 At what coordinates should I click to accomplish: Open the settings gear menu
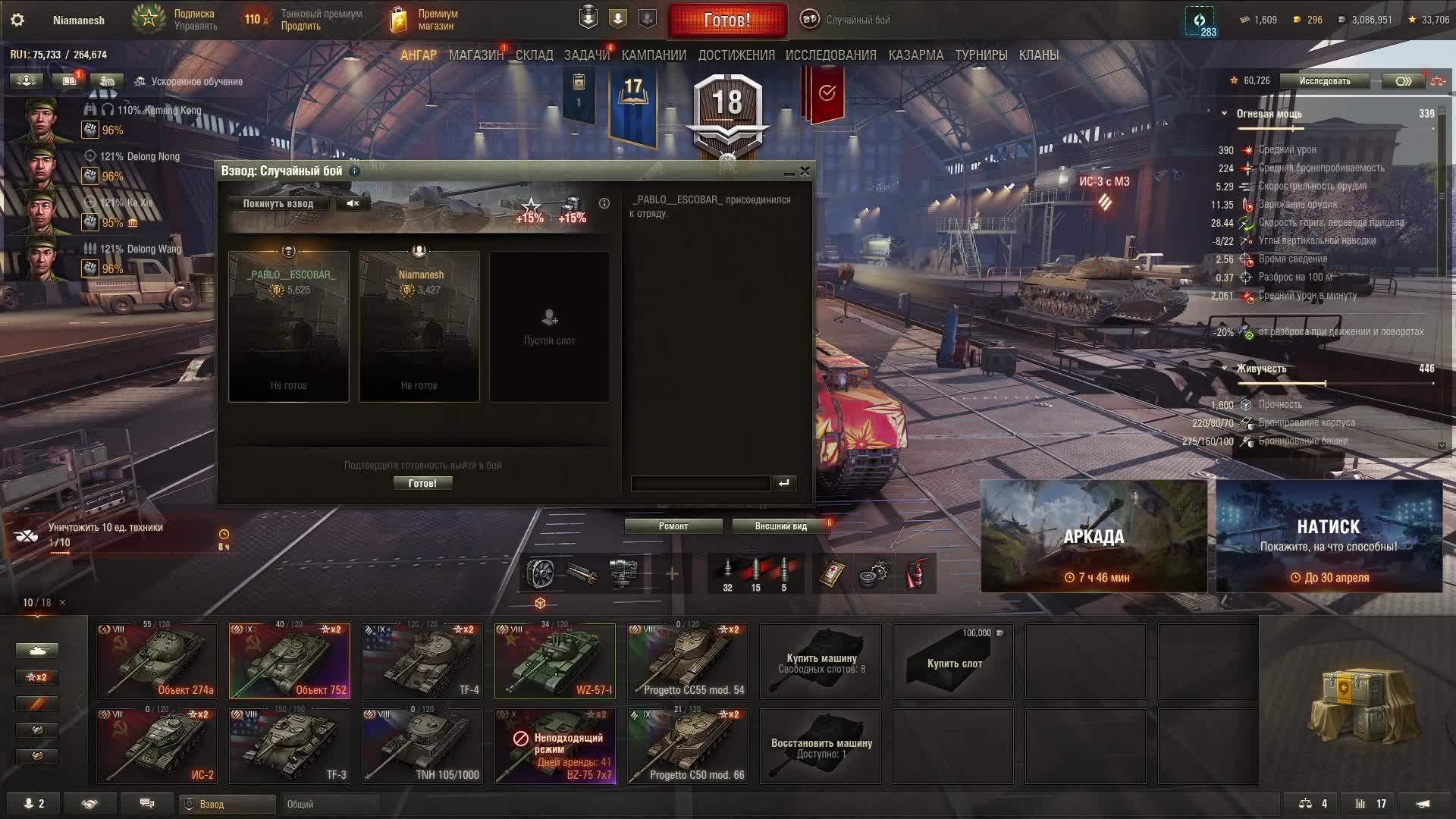(x=17, y=20)
